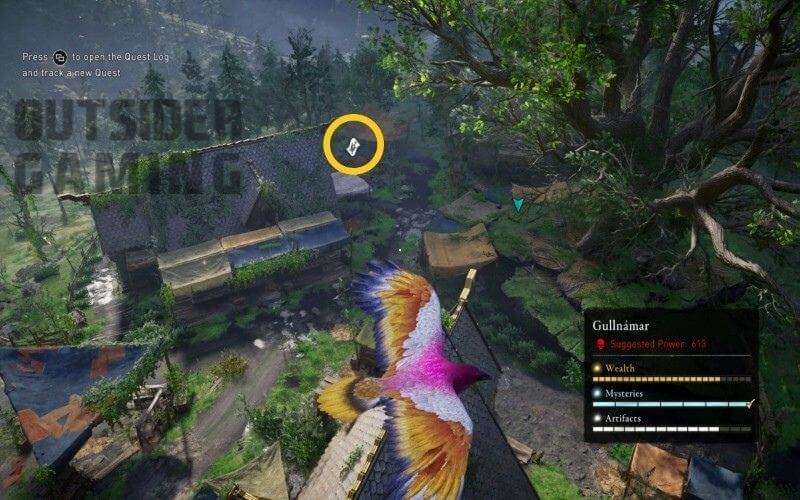Choose the Mysteries row in region panel
The height and width of the screenshot is (500, 800).
click(x=670, y=398)
